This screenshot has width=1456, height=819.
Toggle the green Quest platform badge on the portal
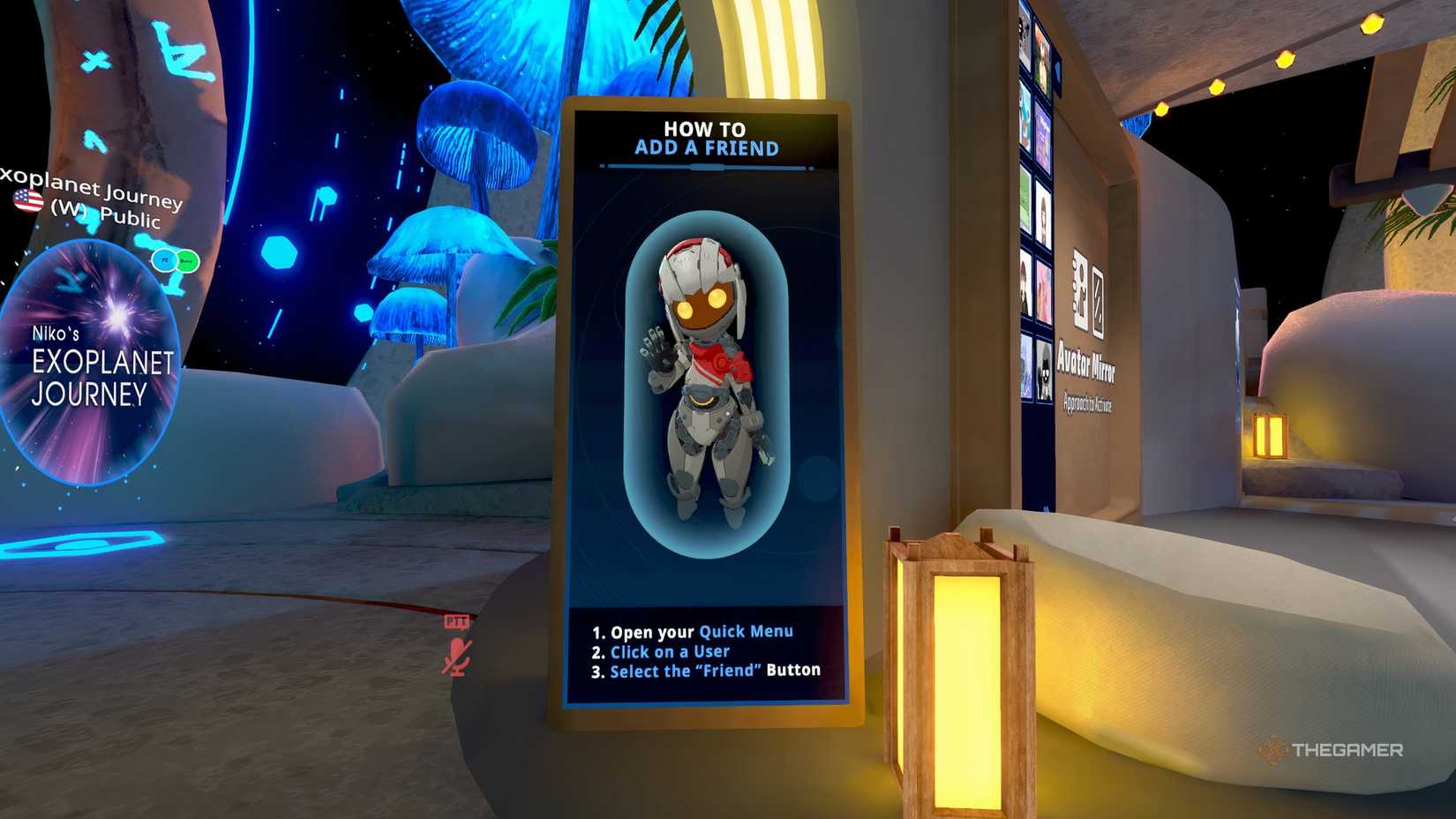(187, 260)
